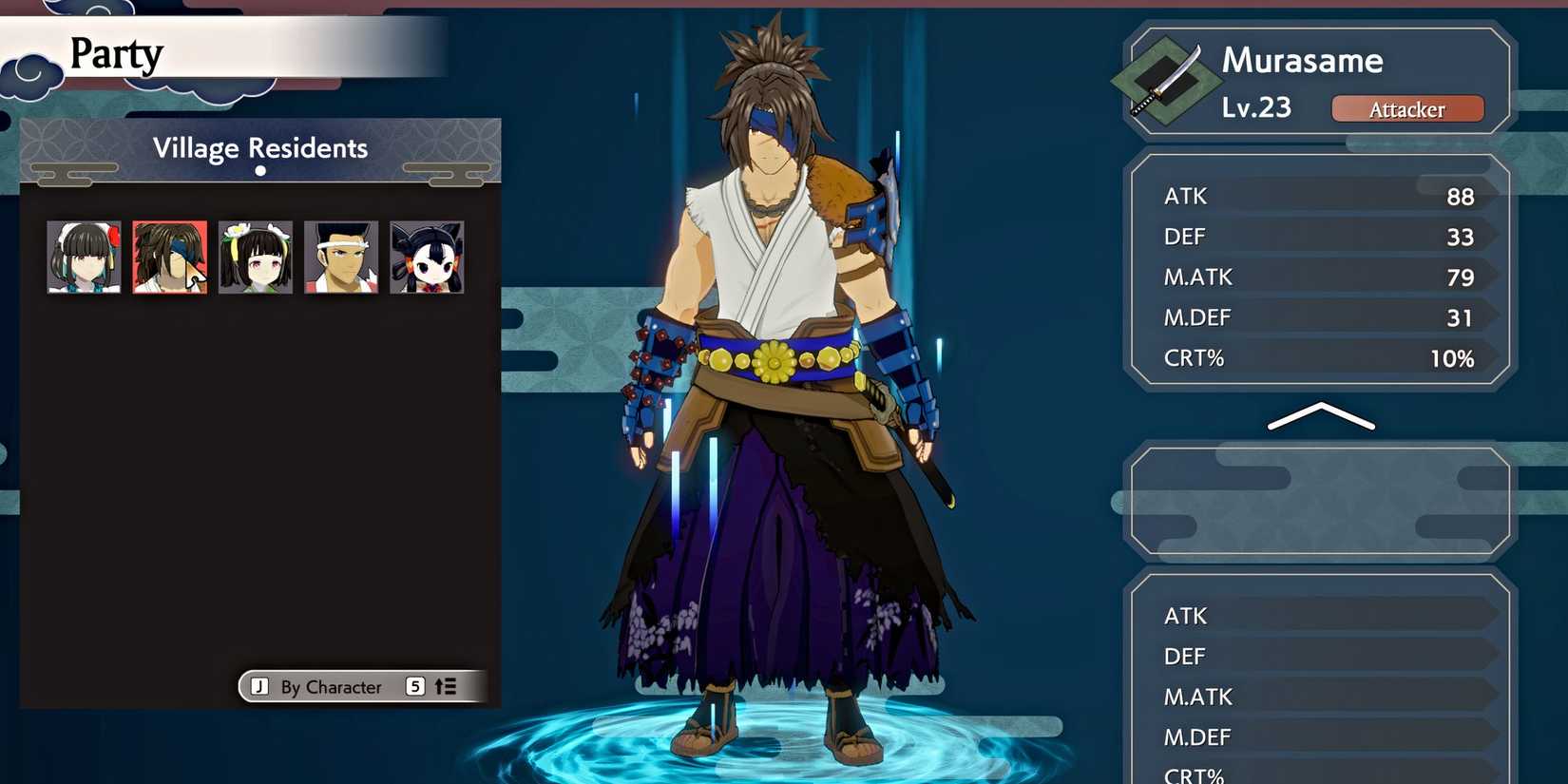Image resolution: width=1568 pixels, height=784 pixels.
Task: Expand the upward chevron between stat panels
Action: coord(1321,416)
